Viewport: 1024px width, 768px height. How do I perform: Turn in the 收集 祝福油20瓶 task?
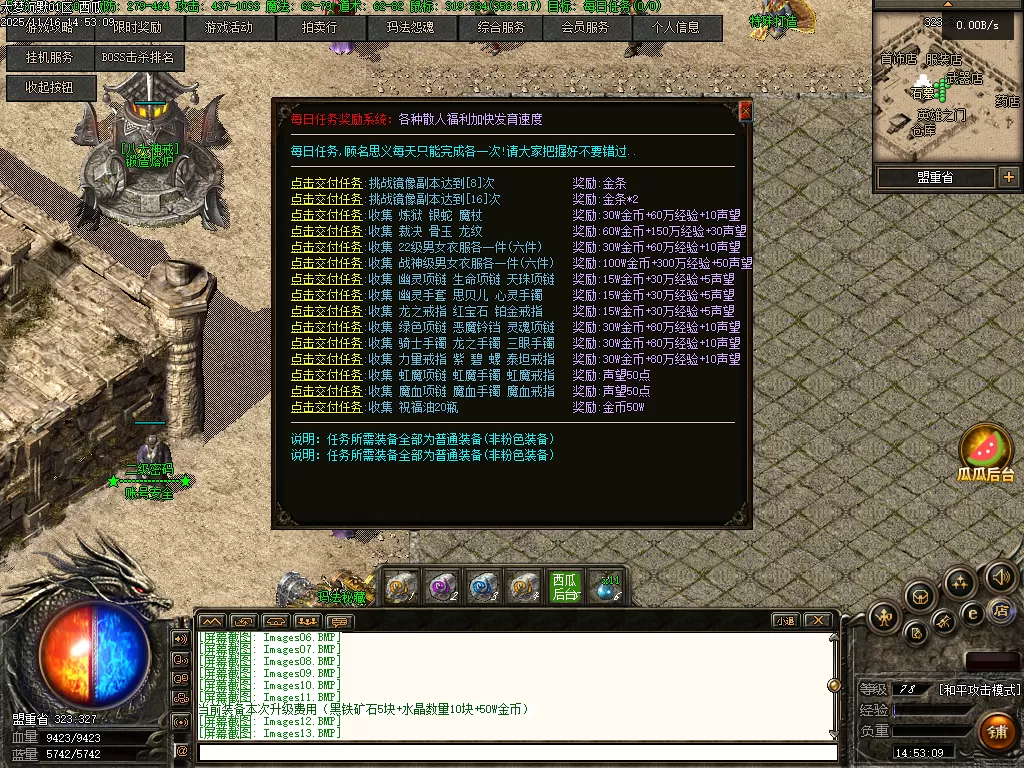tap(327, 407)
